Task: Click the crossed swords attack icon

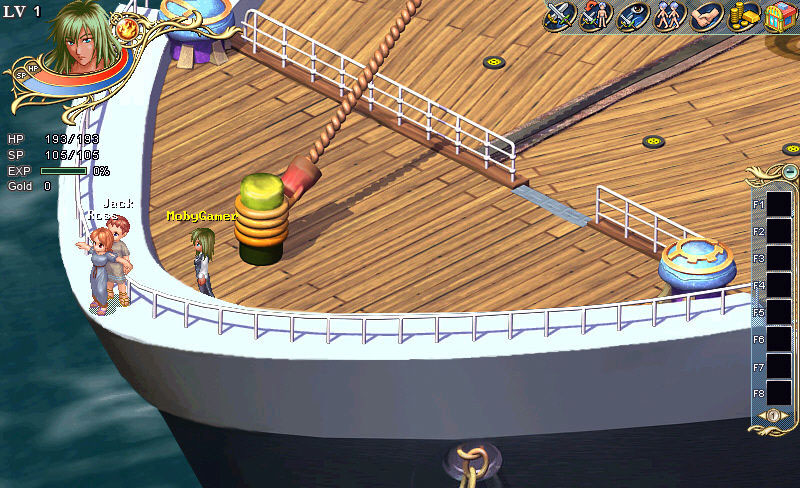Action: (559, 17)
